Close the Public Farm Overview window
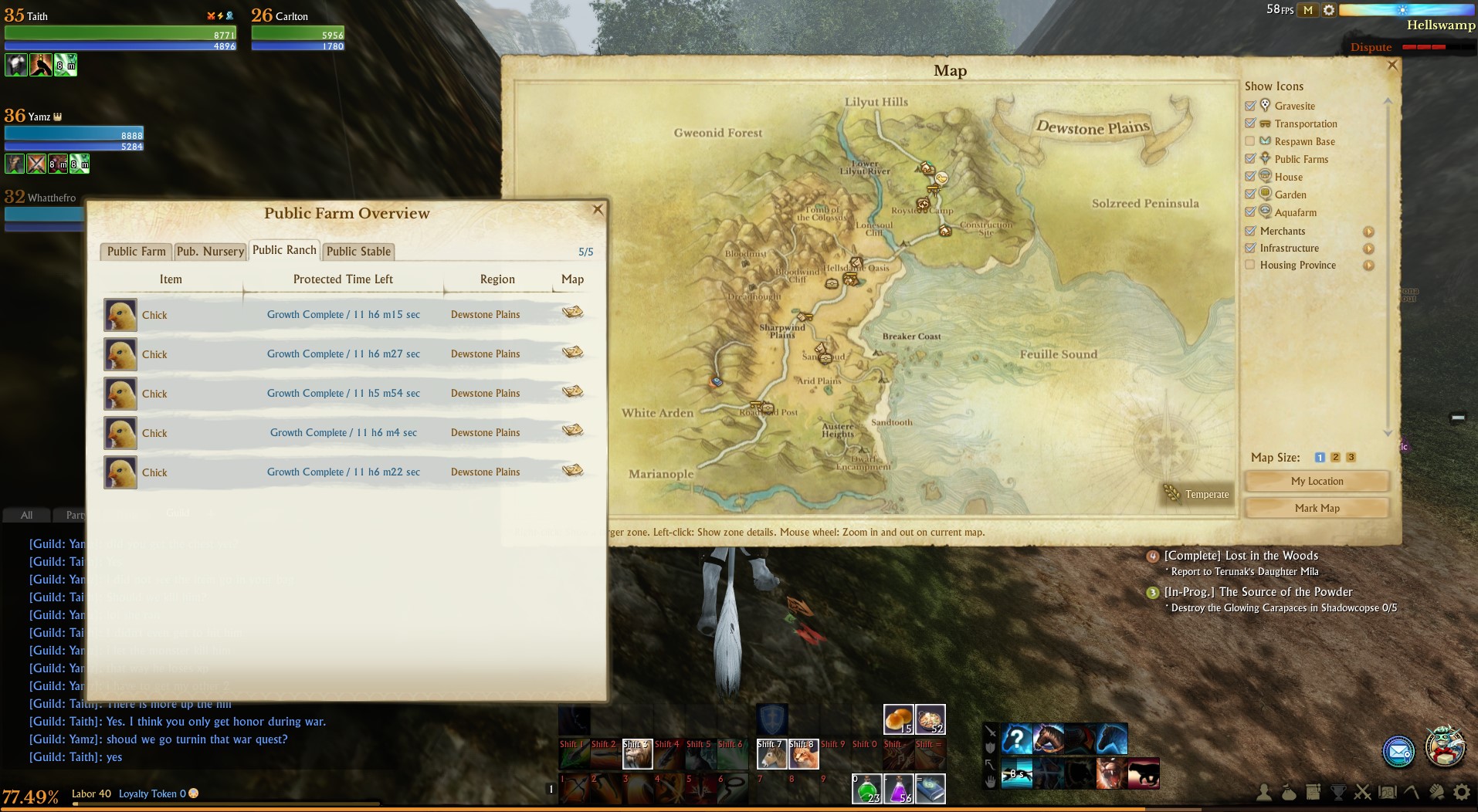Screen dimensions: 1478x812 pos(597,209)
